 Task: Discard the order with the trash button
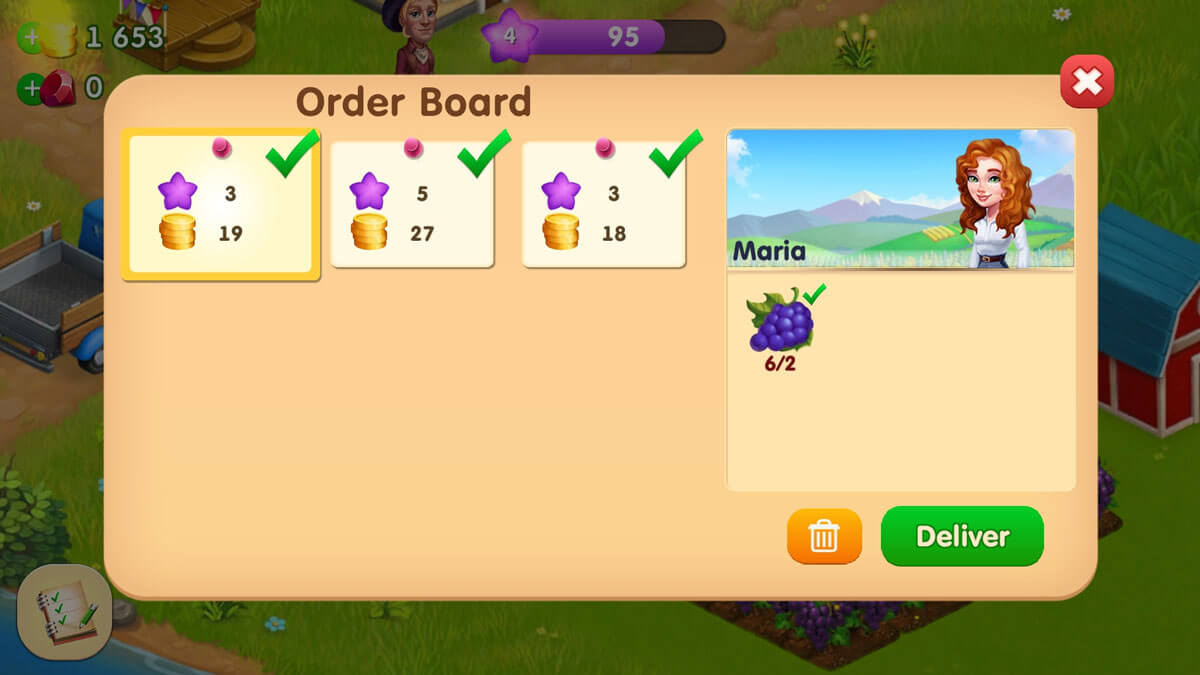coord(824,536)
